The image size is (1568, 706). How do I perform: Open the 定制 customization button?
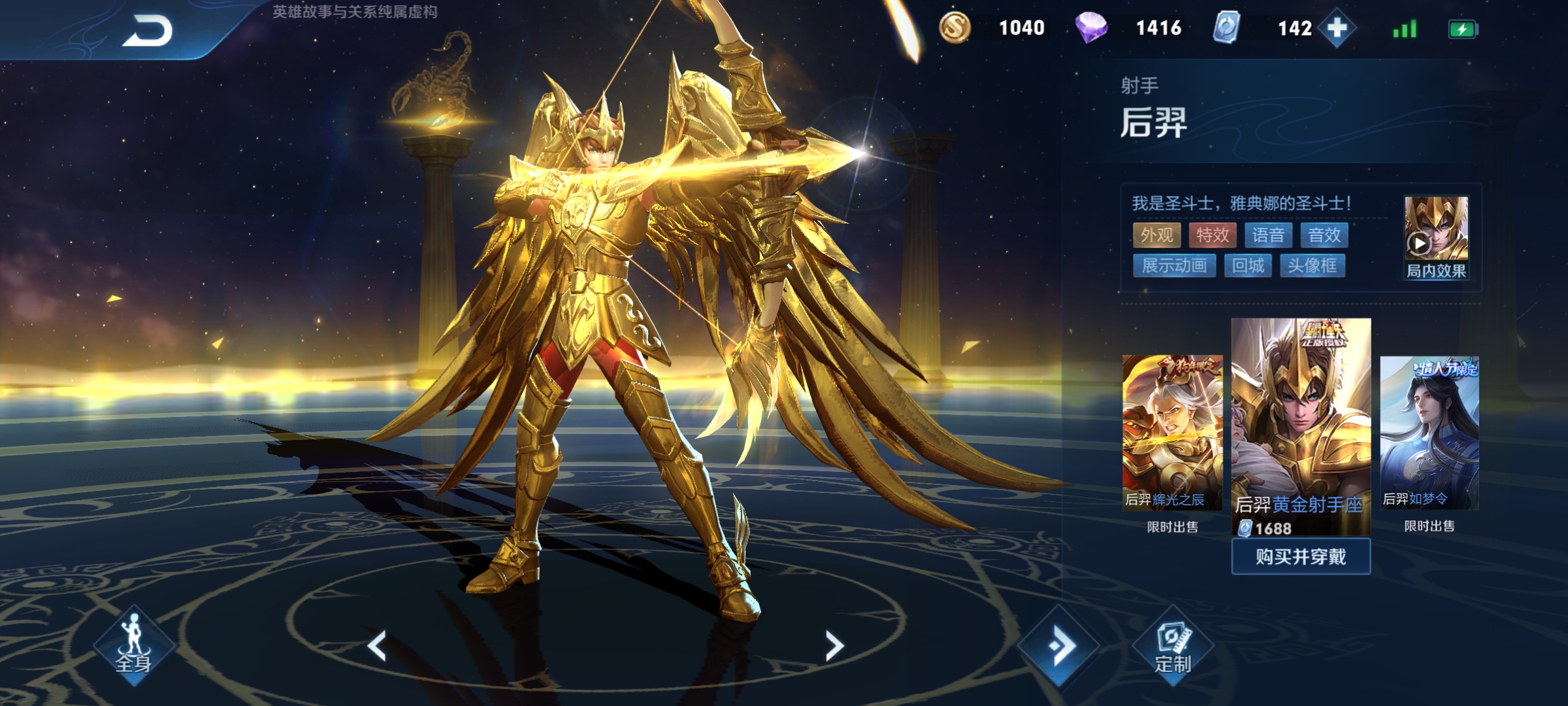click(x=1173, y=647)
